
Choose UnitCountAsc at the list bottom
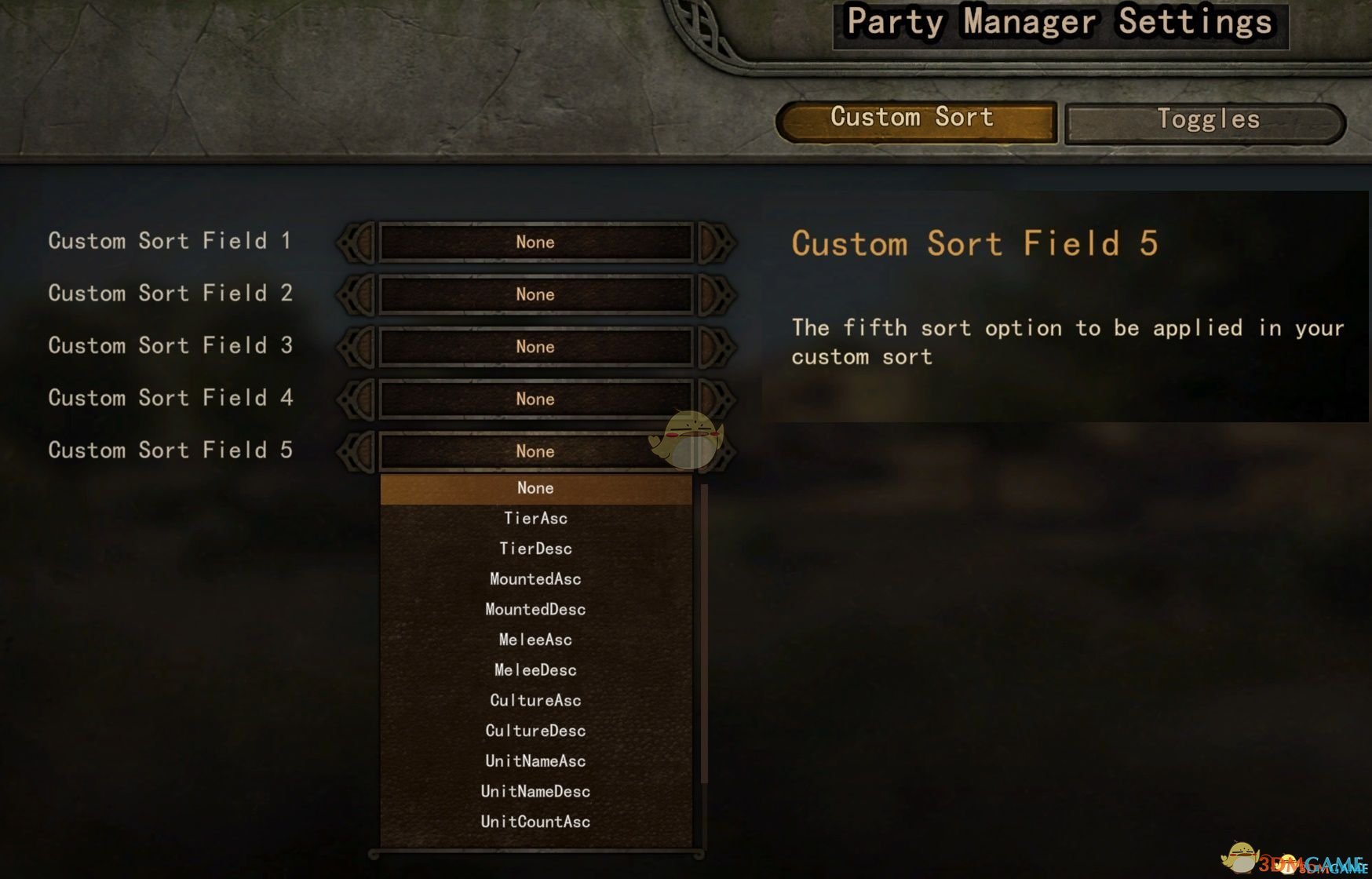535,822
